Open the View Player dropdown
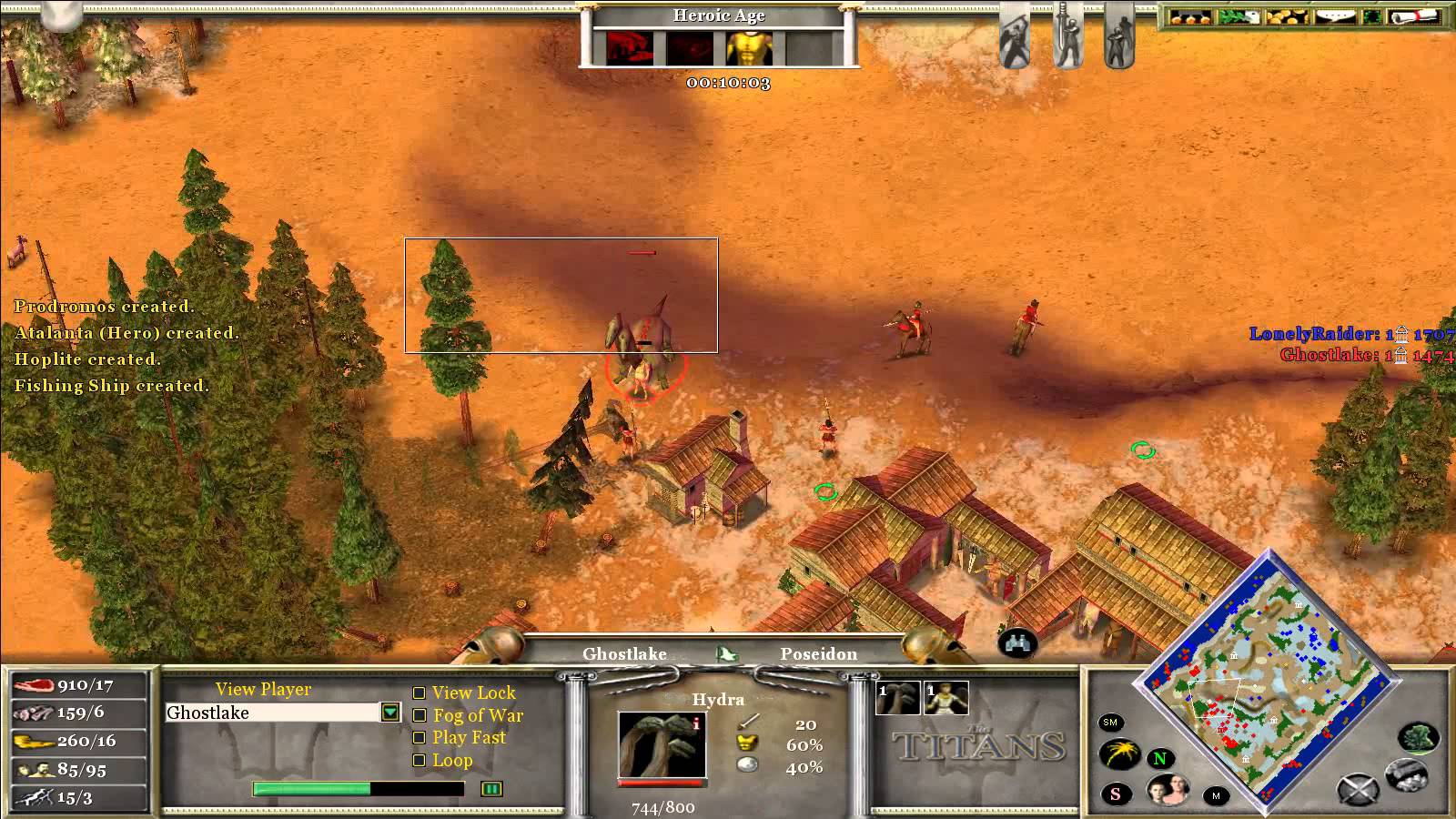Viewport: 1456px width, 819px height. pyautogui.click(x=390, y=713)
